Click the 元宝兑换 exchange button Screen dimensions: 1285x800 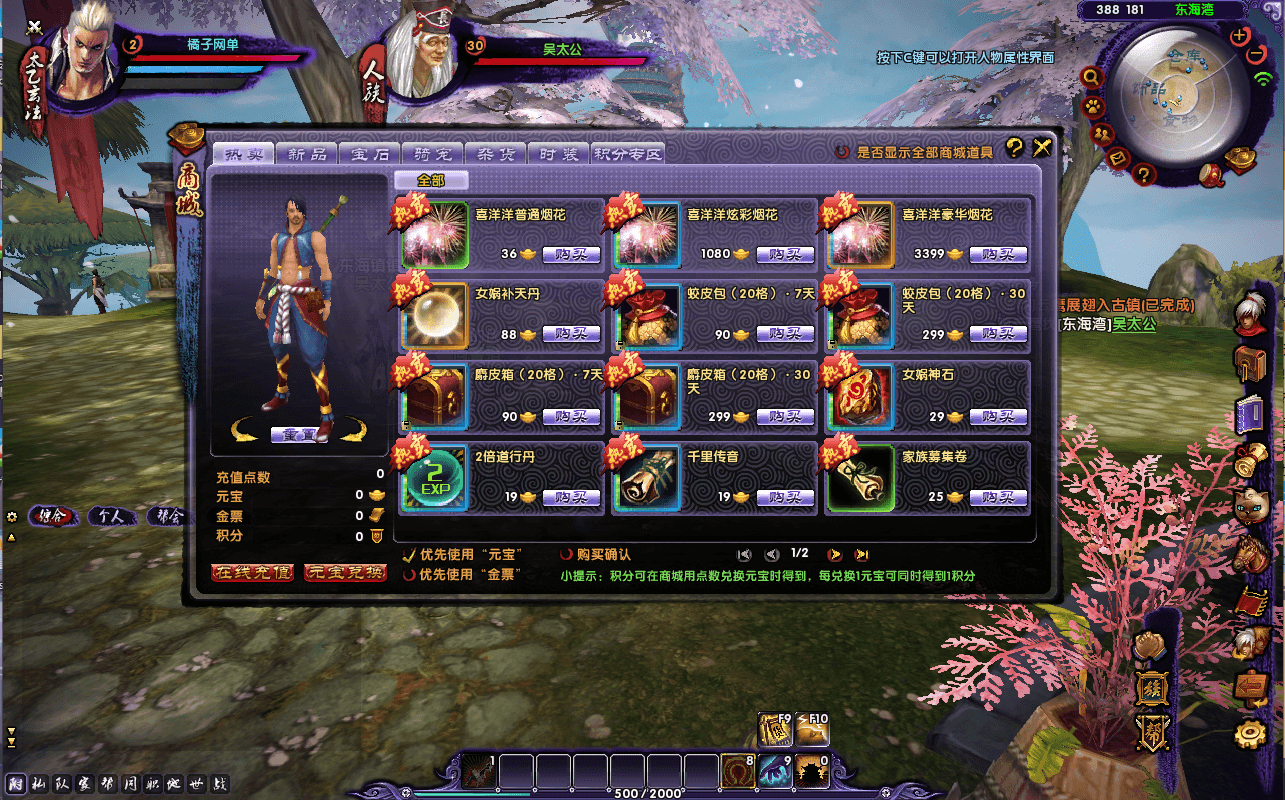click(x=345, y=573)
